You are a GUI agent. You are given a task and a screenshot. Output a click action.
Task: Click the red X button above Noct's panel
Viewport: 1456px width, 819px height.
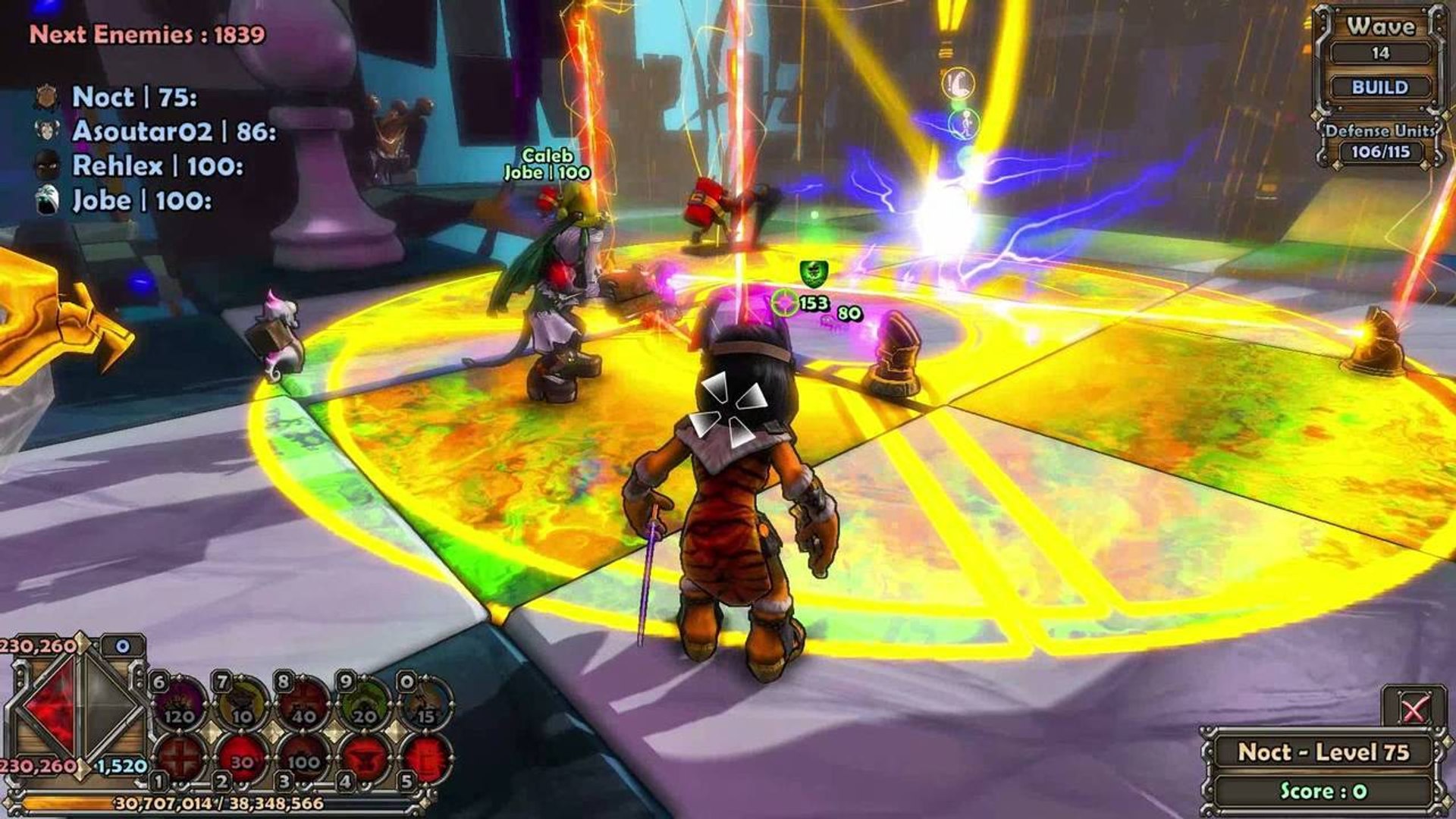[x=1412, y=710]
